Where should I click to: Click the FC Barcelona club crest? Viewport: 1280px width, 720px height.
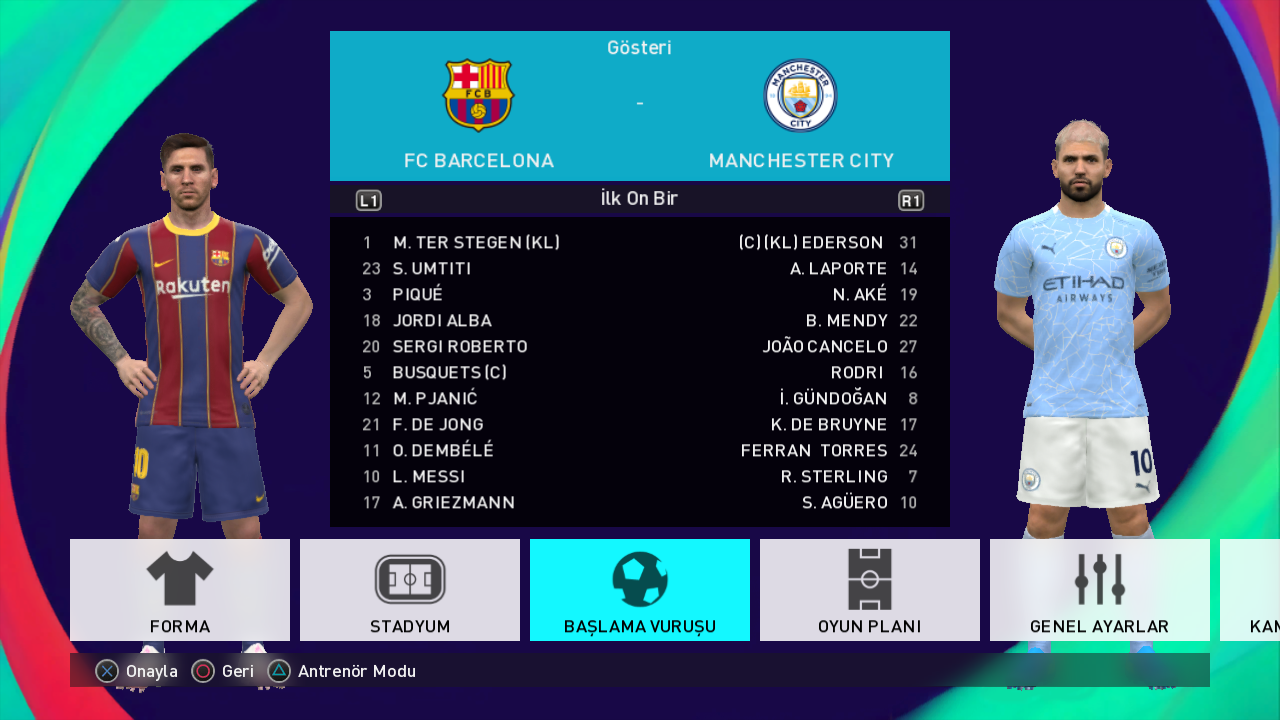point(478,96)
